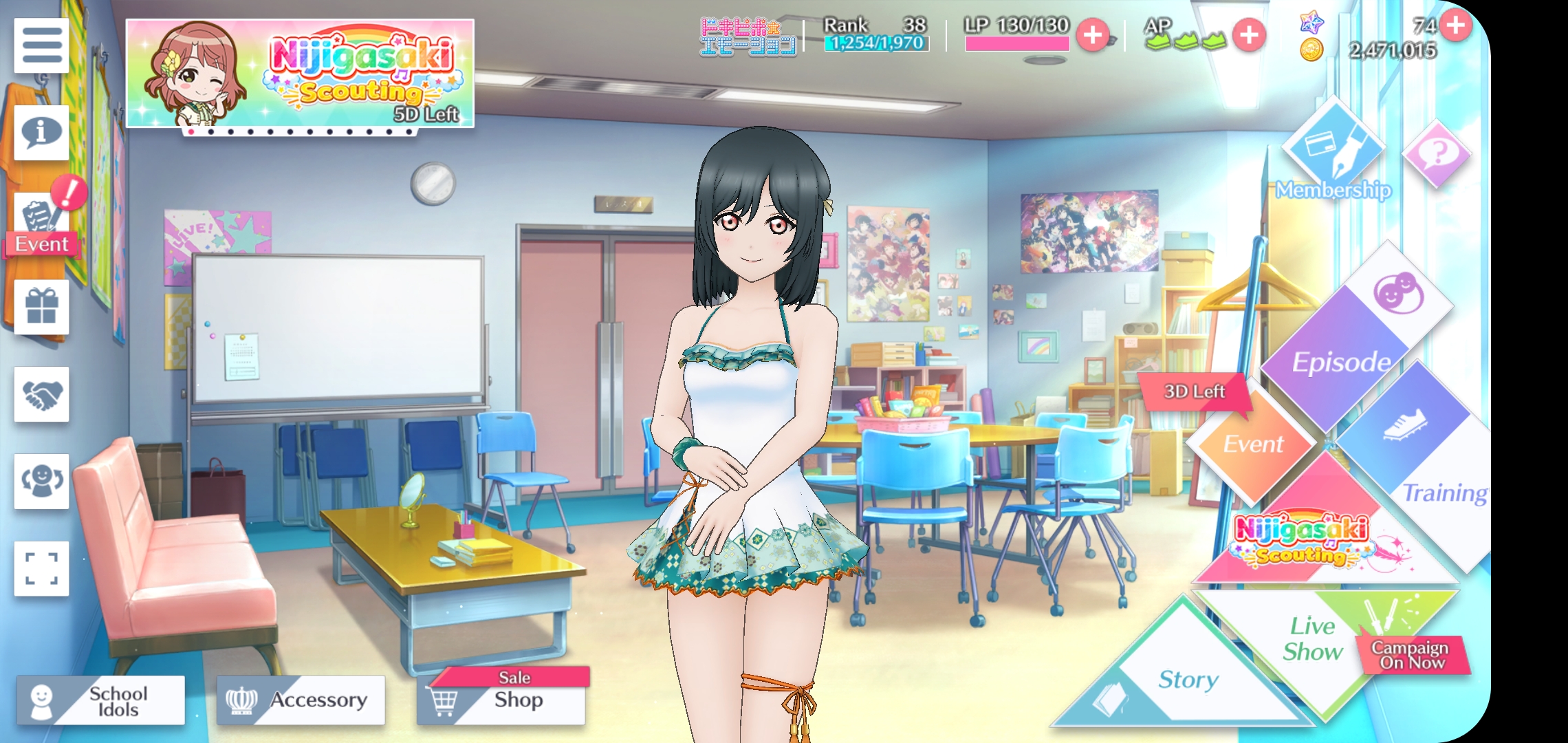Image resolution: width=1568 pixels, height=743 pixels.
Task: Open the info speech bubble notices
Action: (41, 132)
